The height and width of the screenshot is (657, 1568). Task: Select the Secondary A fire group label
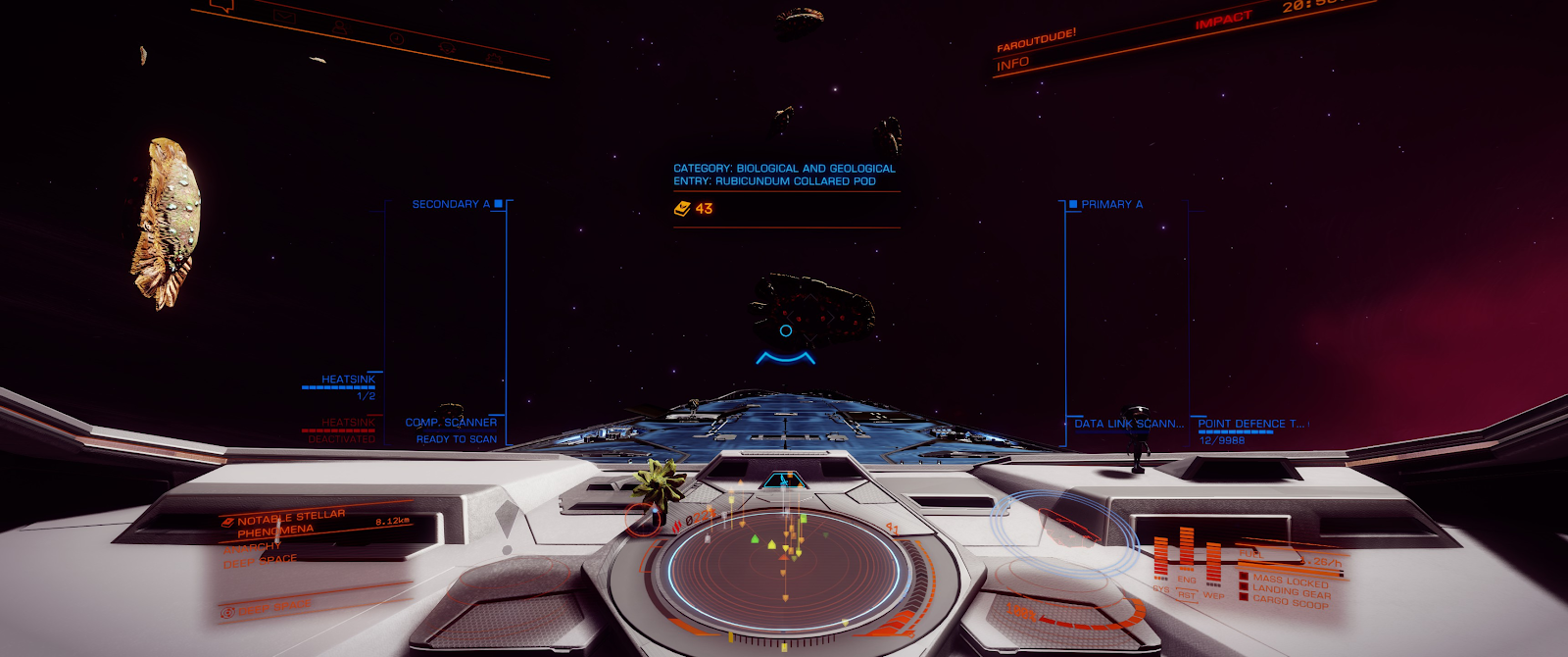tap(451, 204)
